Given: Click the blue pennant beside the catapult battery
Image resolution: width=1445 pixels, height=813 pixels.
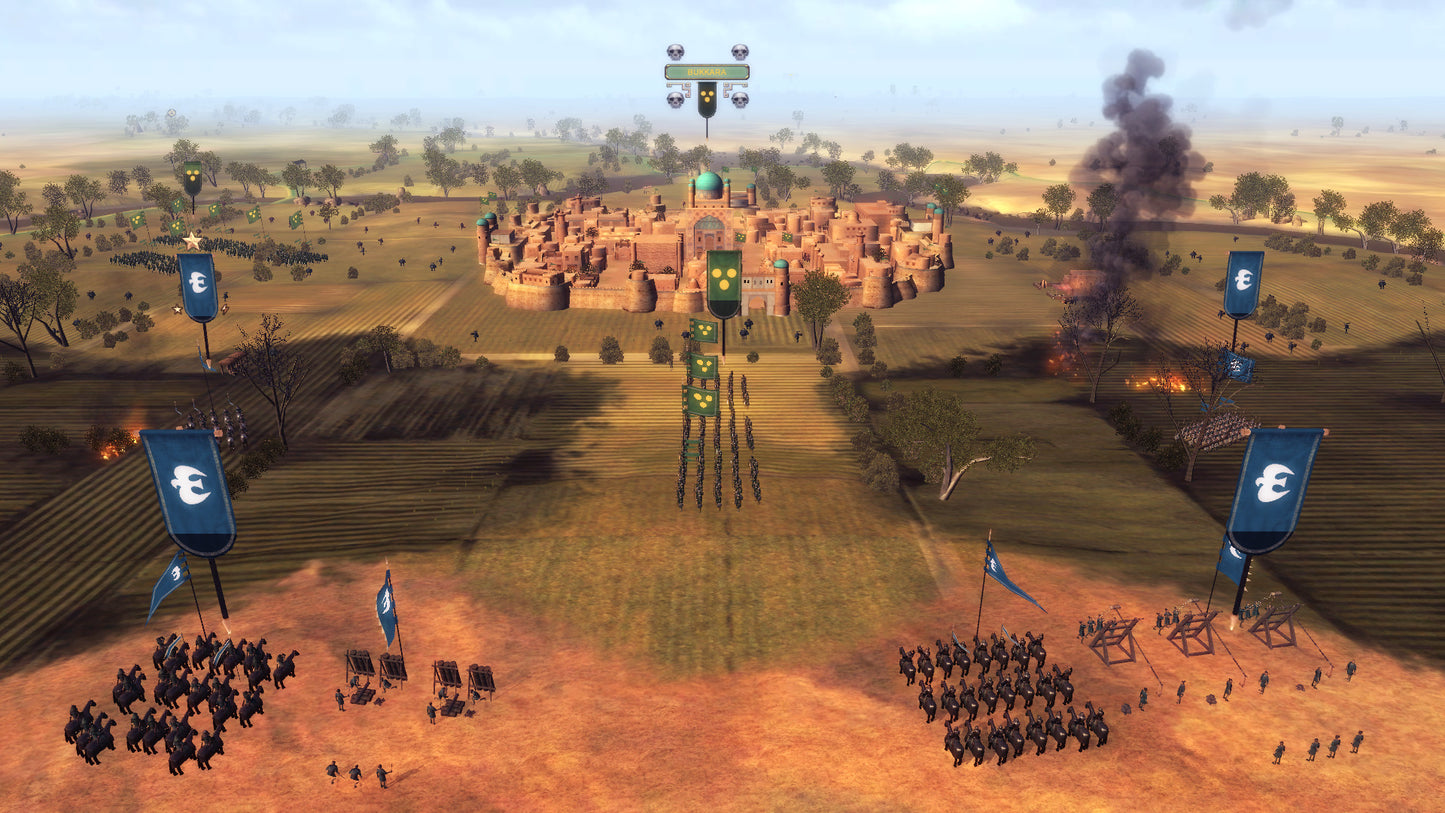Looking at the screenshot, I should pos(385,605).
